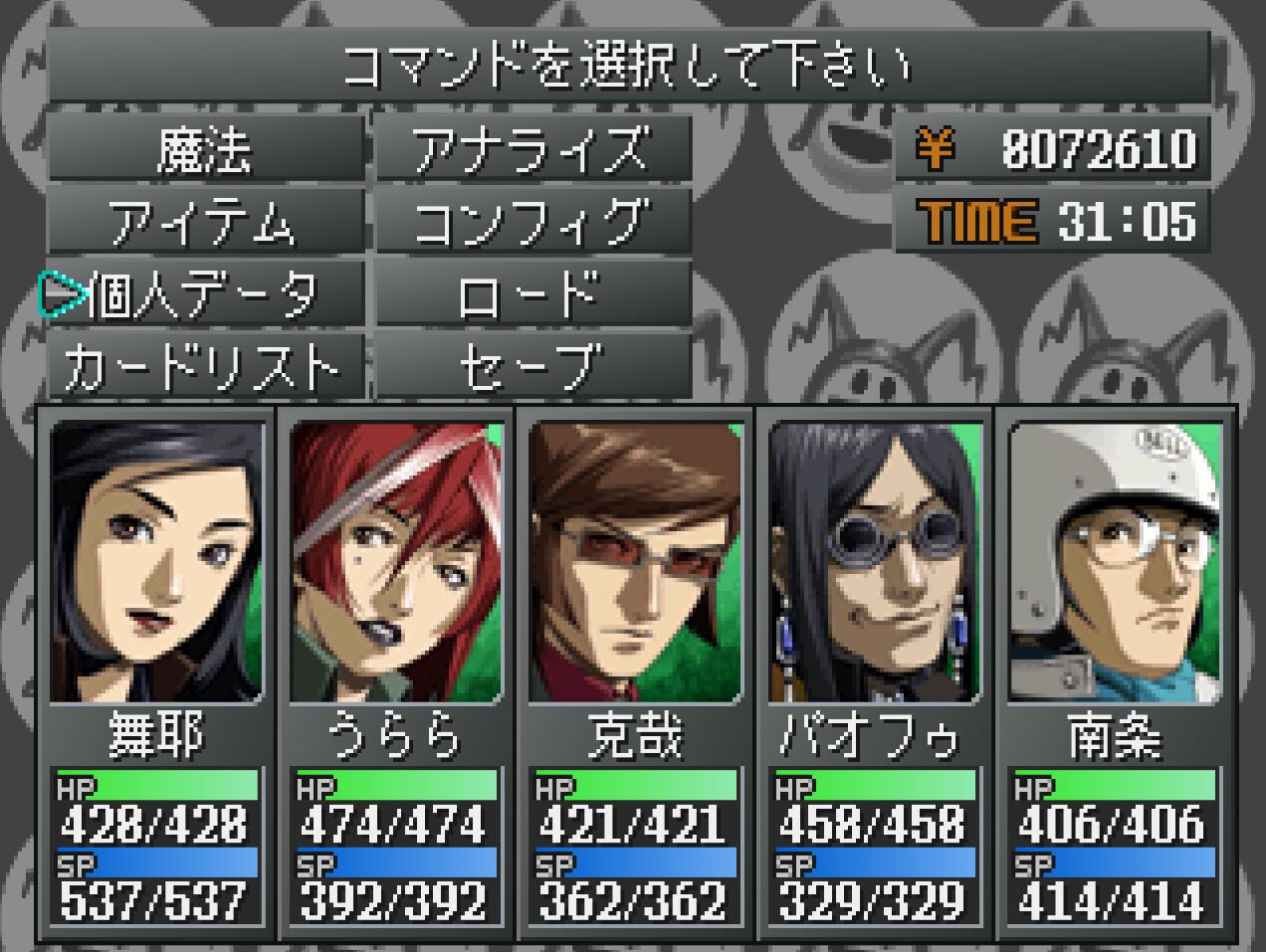Open コンフィグ (Config) settings
Viewport: 1266px width, 952px height.
532,222
